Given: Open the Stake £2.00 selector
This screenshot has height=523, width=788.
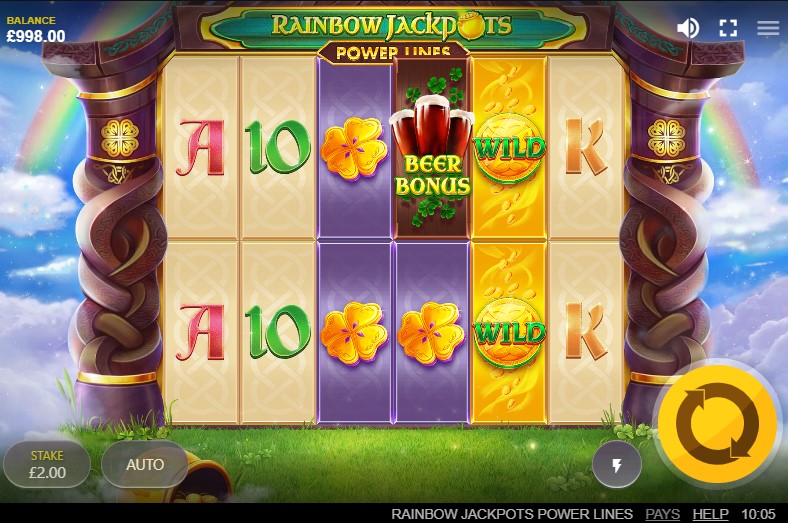Looking at the screenshot, I should point(46,464).
